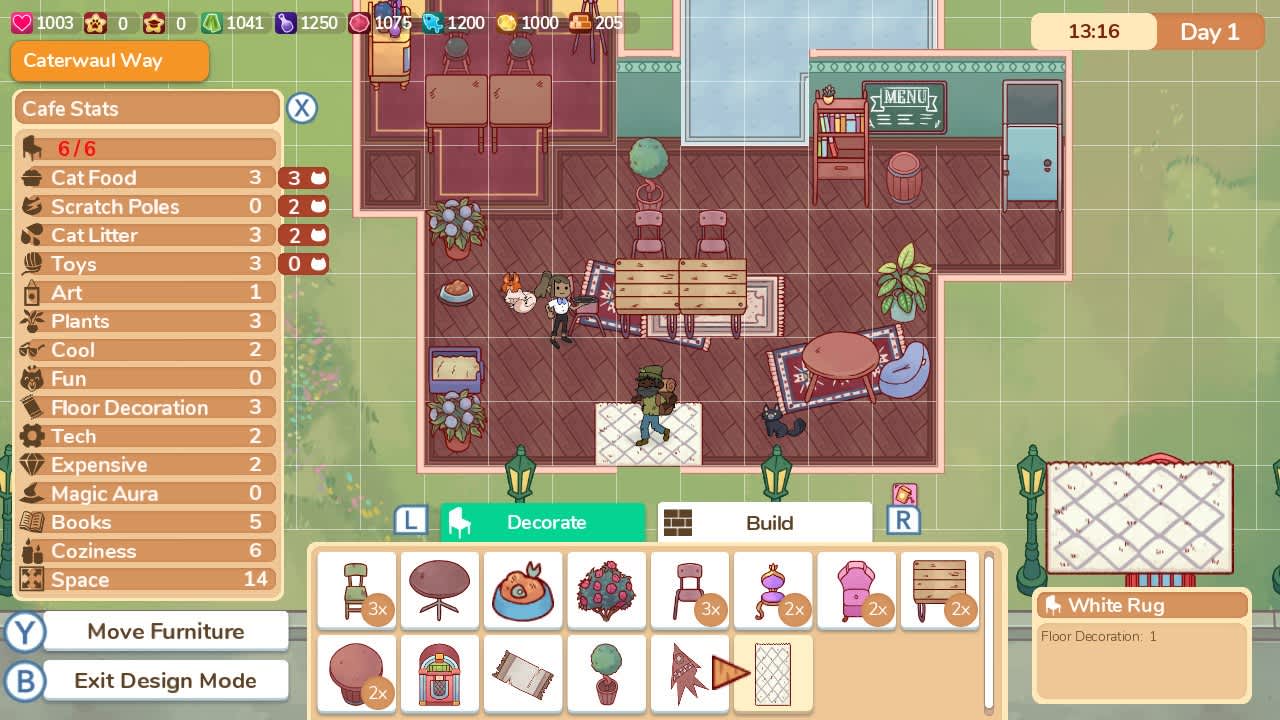Open the Decorate tab
This screenshot has width=1280, height=720.
click(x=543, y=522)
